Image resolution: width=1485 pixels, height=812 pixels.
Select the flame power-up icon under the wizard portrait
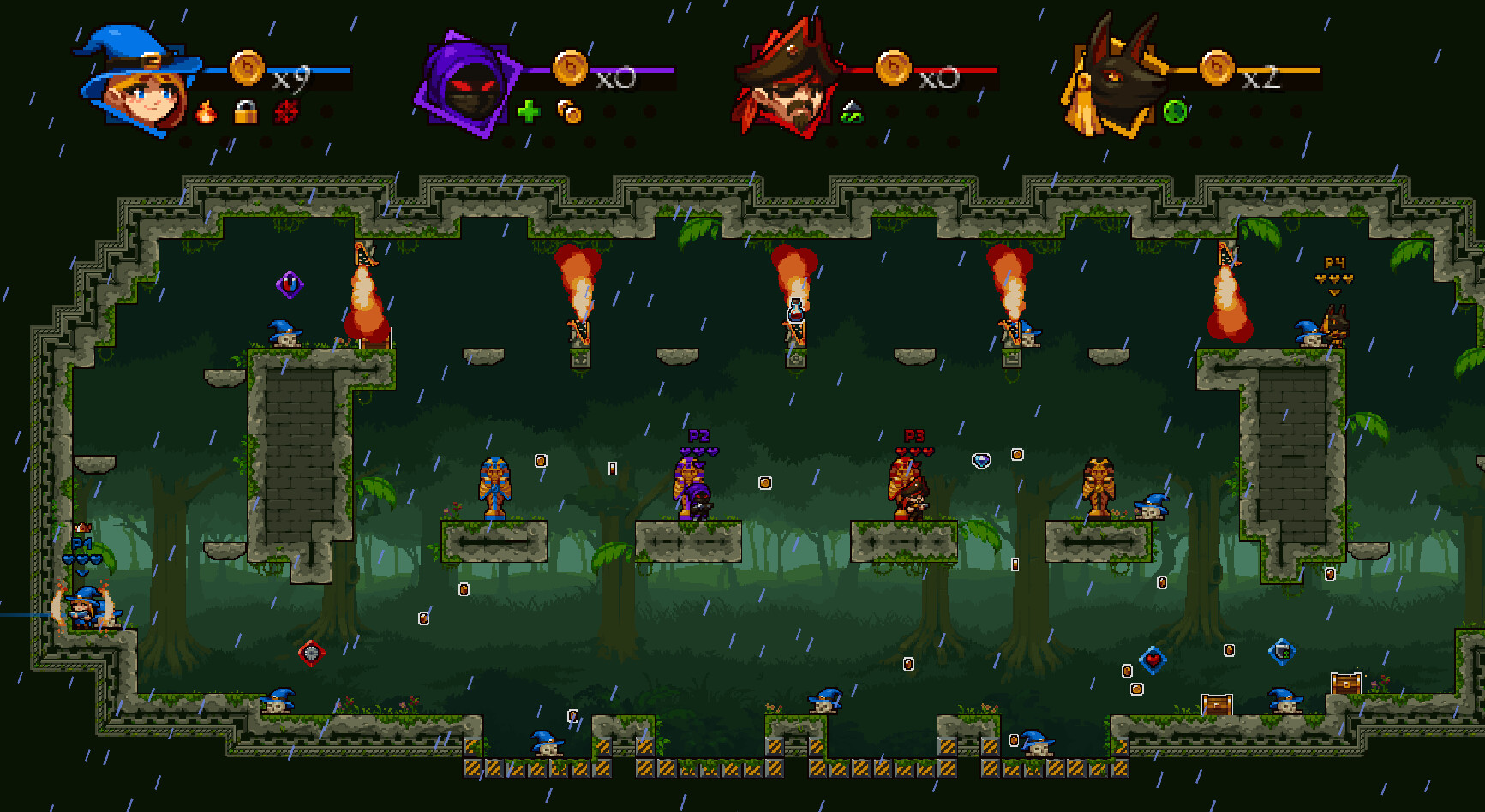coord(206,111)
